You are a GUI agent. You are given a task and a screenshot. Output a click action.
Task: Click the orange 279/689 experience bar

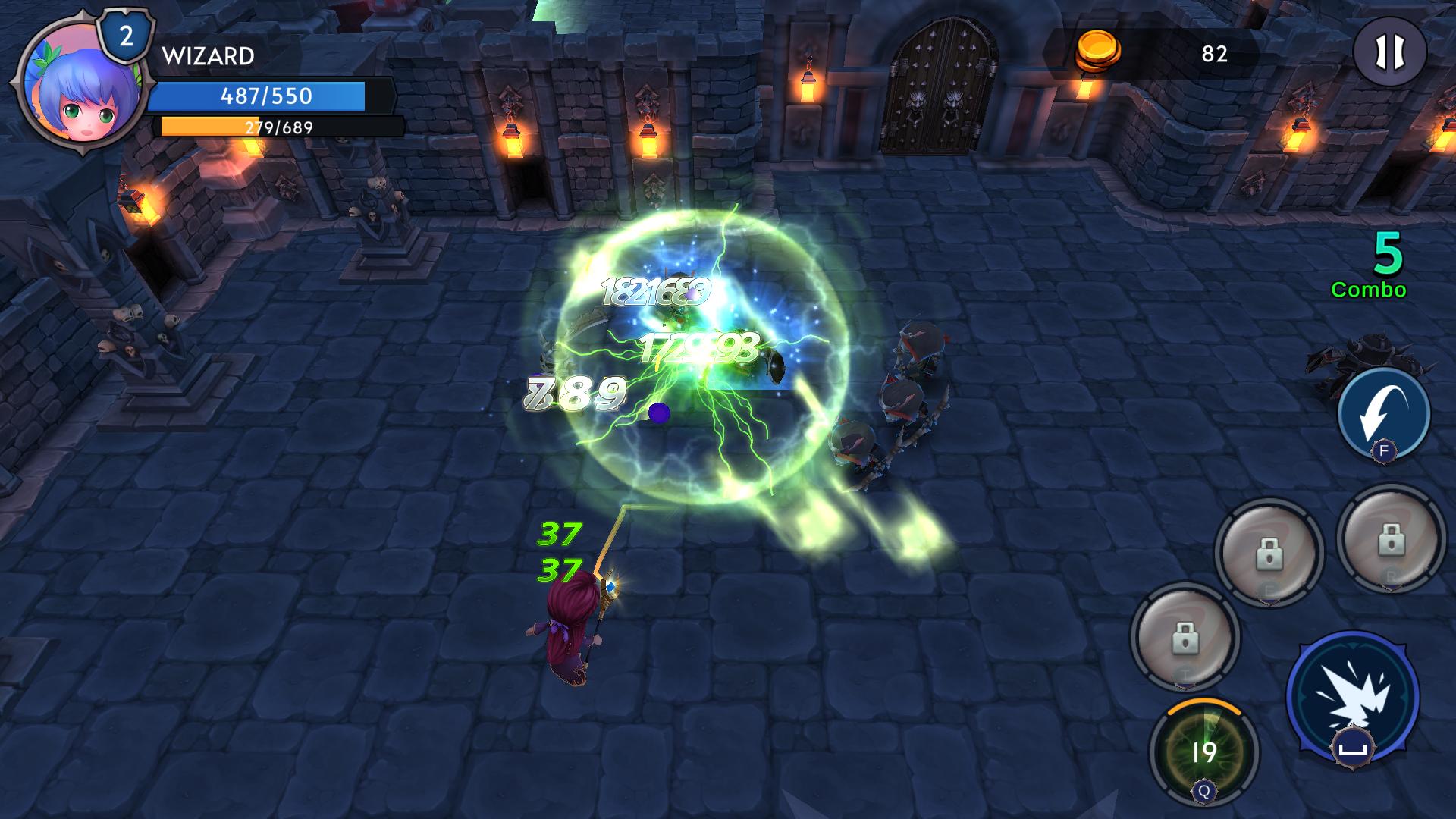(x=277, y=127)
